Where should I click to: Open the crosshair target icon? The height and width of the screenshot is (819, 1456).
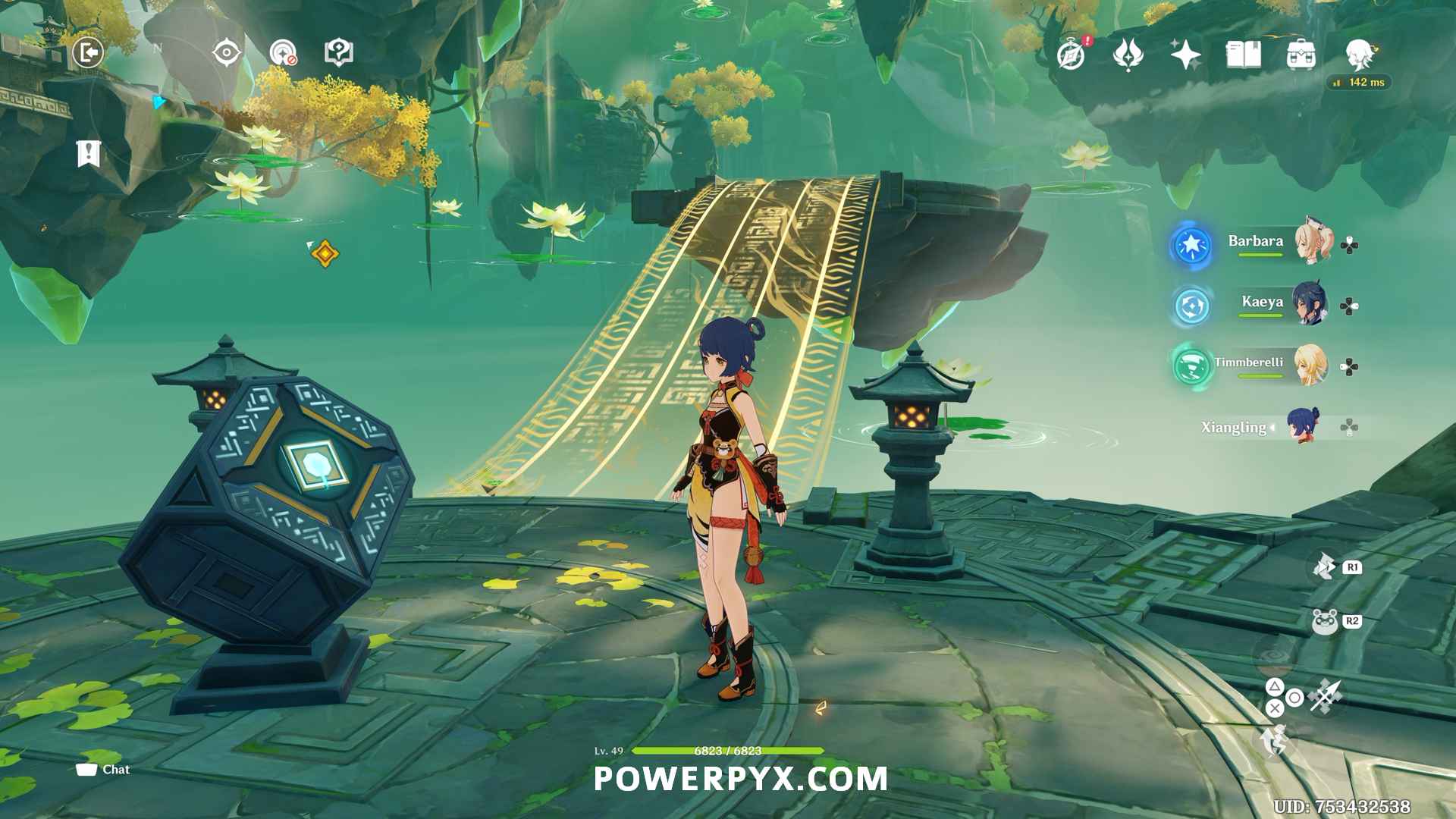click(x=227, y=53)
